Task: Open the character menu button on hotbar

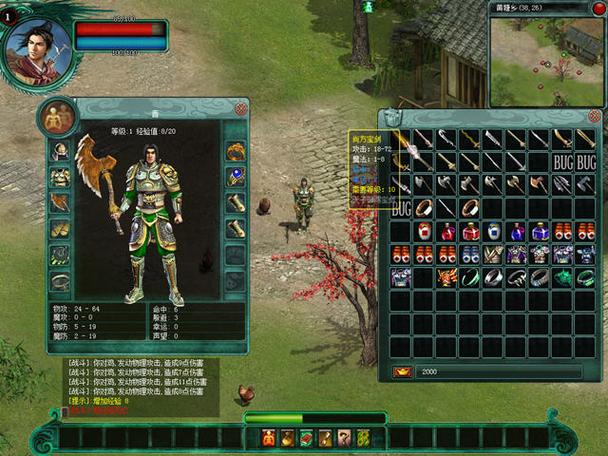Action: tap(270, 437)
